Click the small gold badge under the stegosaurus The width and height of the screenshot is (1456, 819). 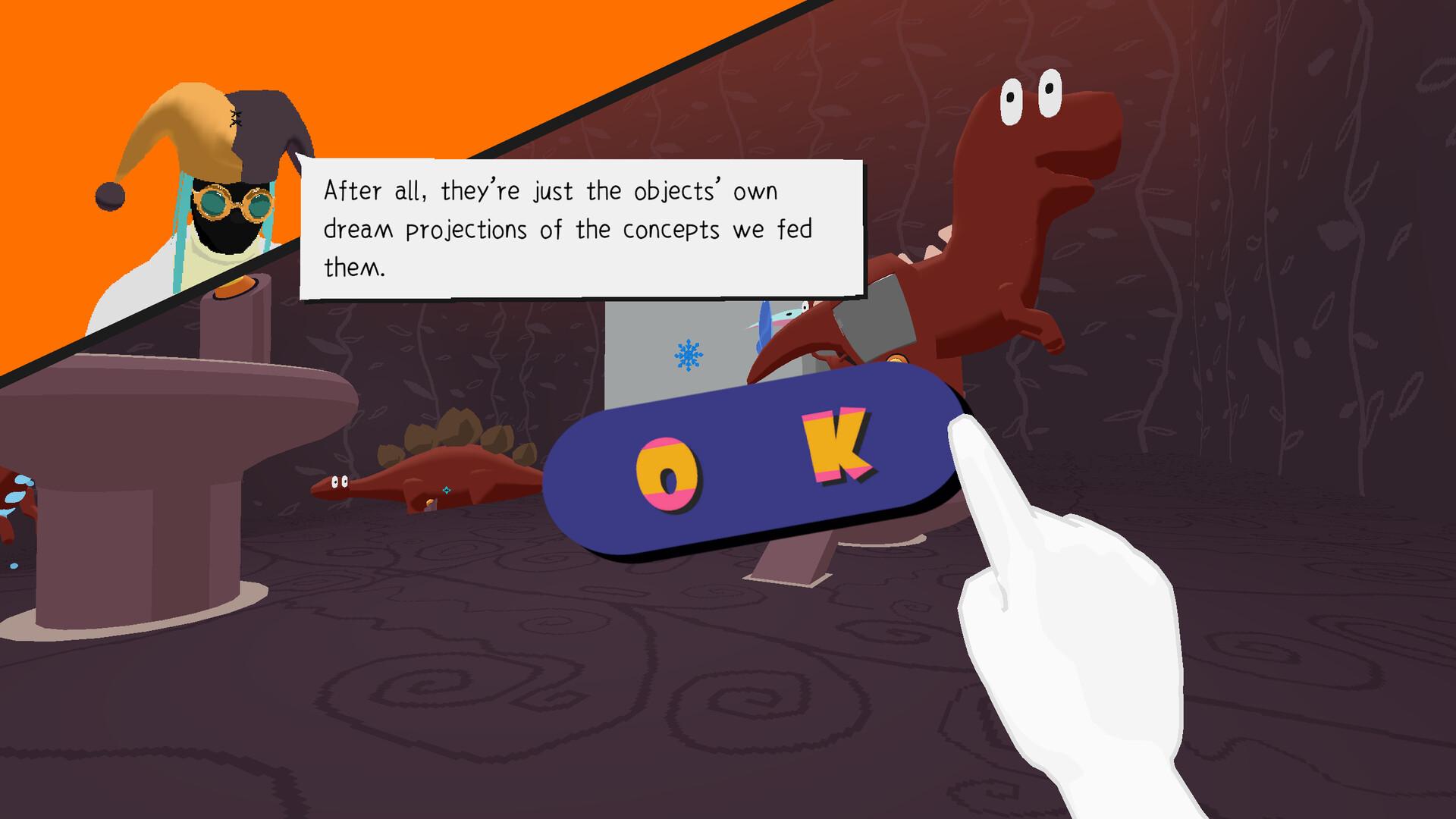430,503
